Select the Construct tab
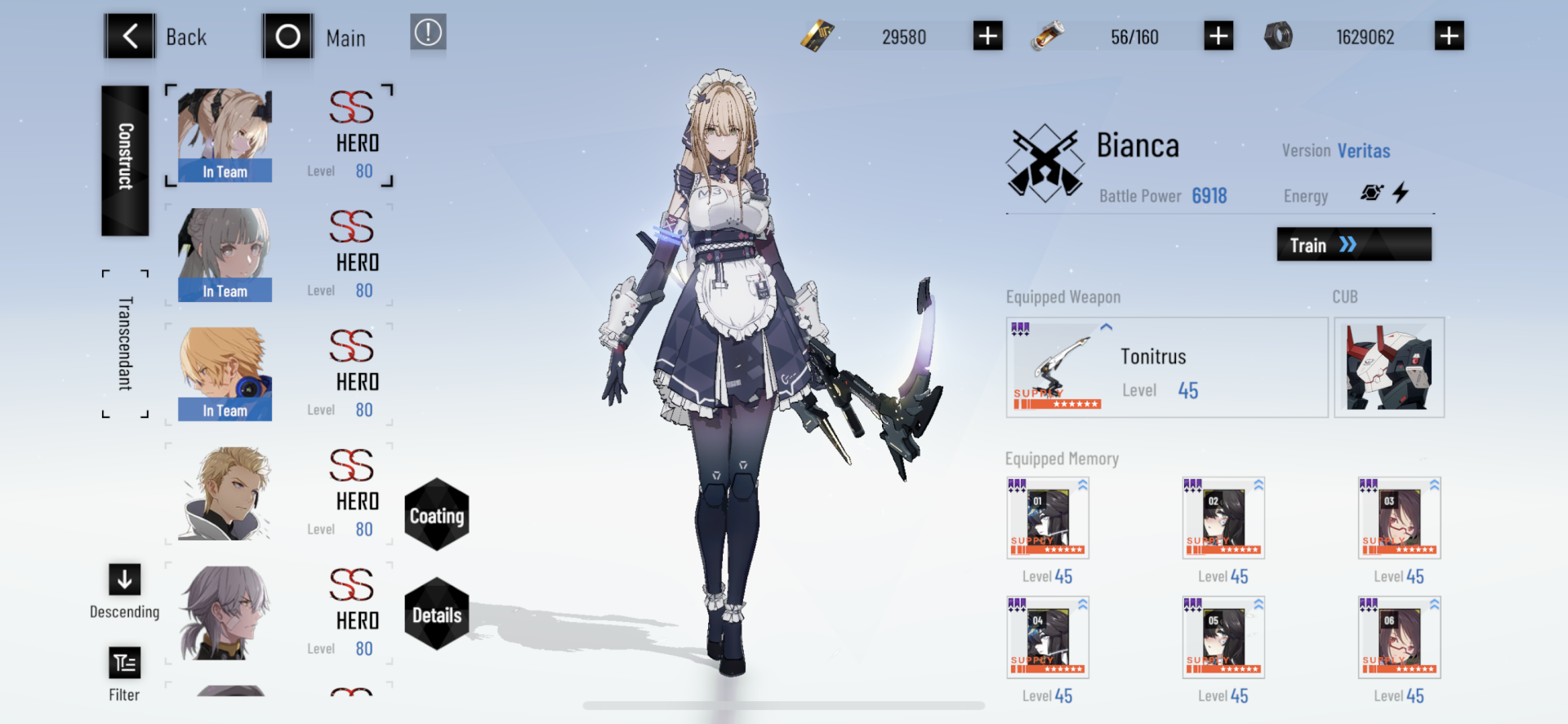 pos(124,161)
